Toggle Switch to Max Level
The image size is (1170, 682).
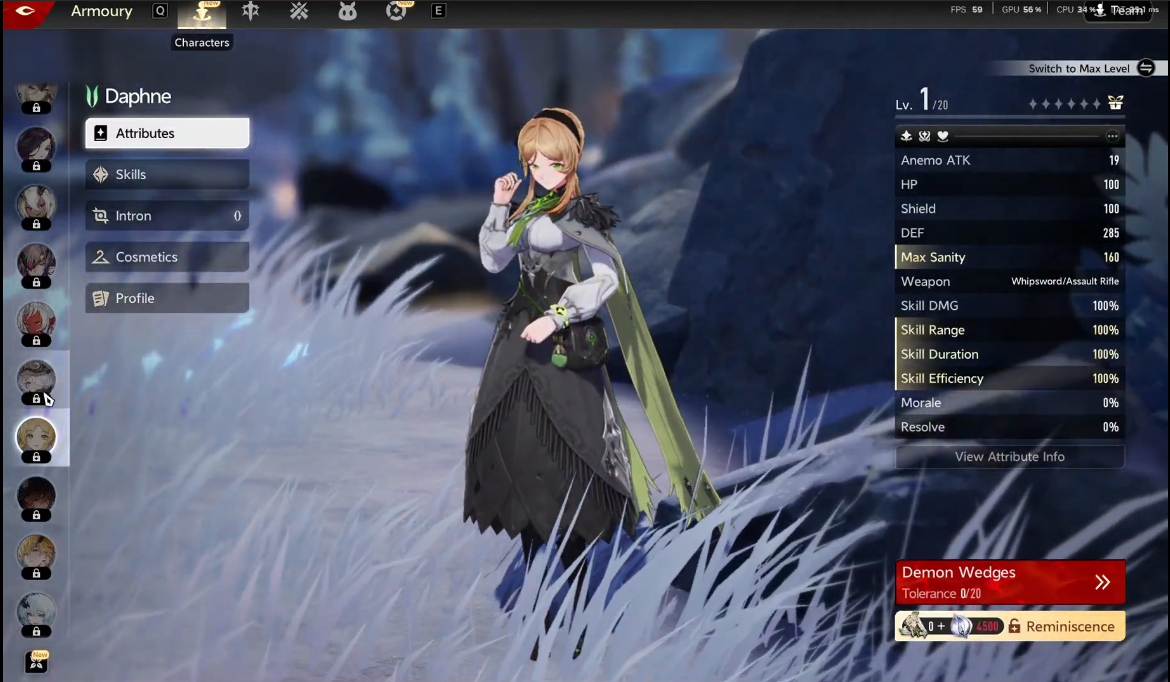click(1146, 68)
